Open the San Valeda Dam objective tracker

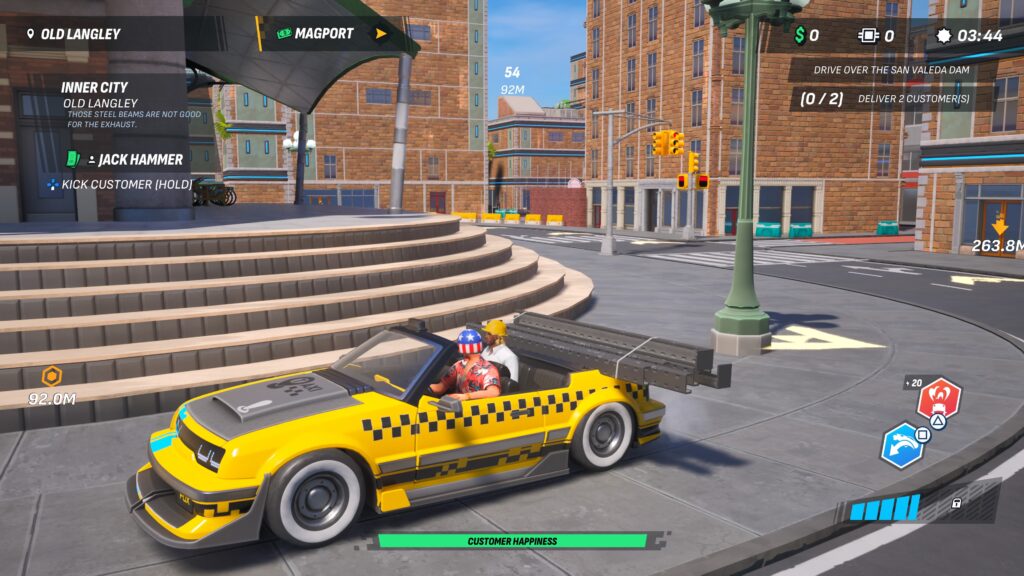coord(893,70)
